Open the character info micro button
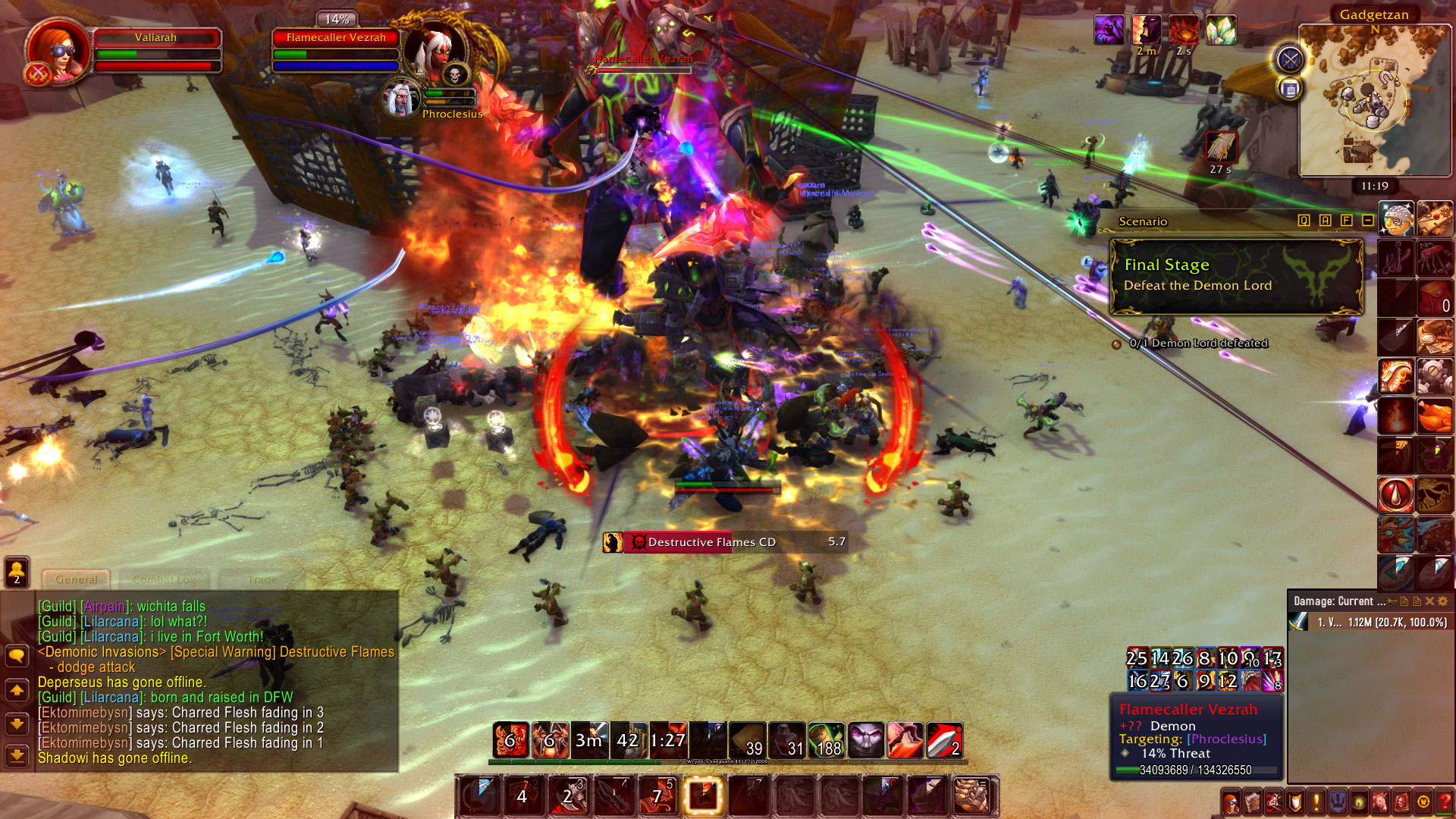Screen dimensions: 1456x819 point(1231,802)
